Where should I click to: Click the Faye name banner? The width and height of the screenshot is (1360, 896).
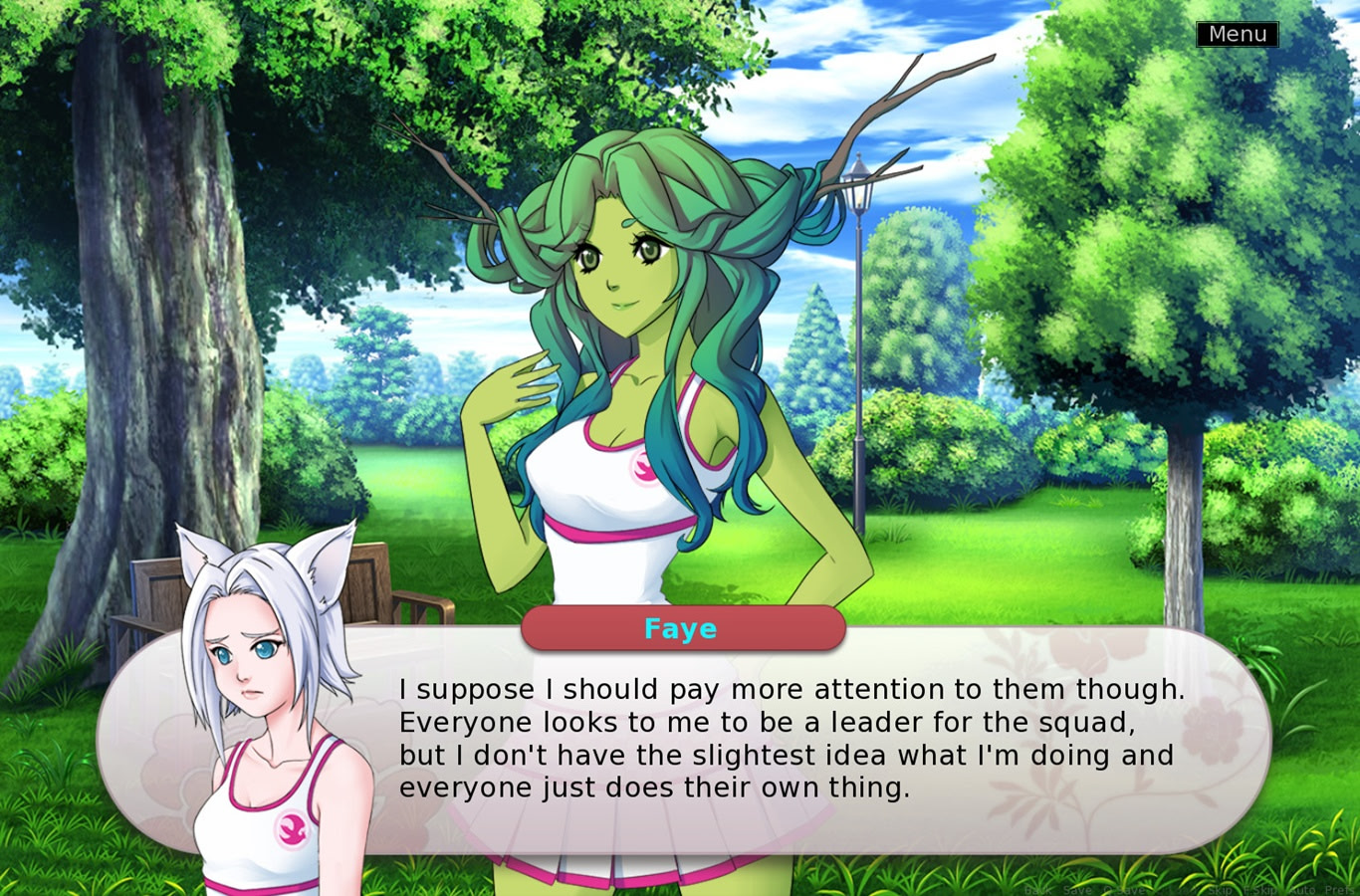click(682, 628)
